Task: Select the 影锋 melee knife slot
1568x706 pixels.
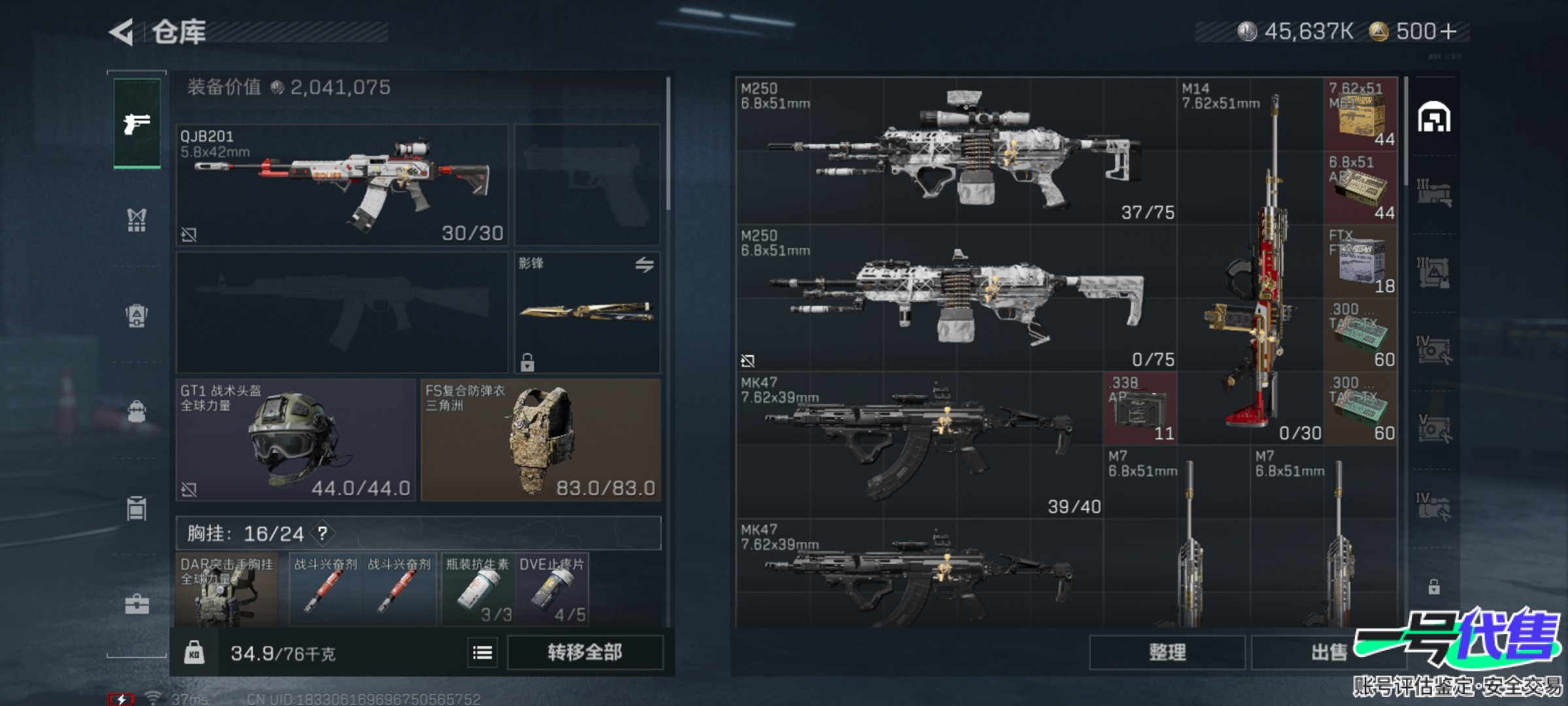Action: tap(587, 312)
